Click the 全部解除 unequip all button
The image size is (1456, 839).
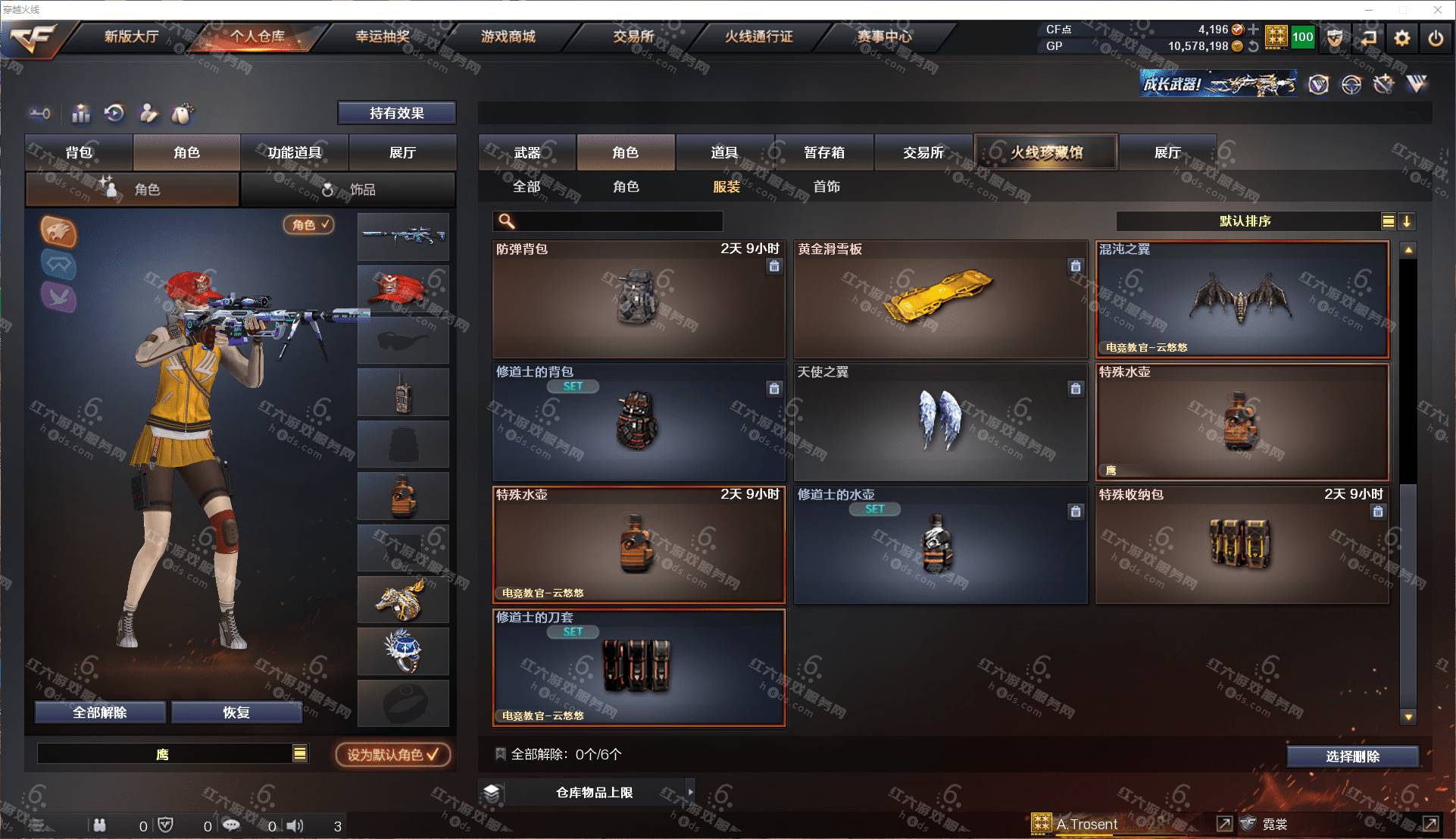coord(100,712)
